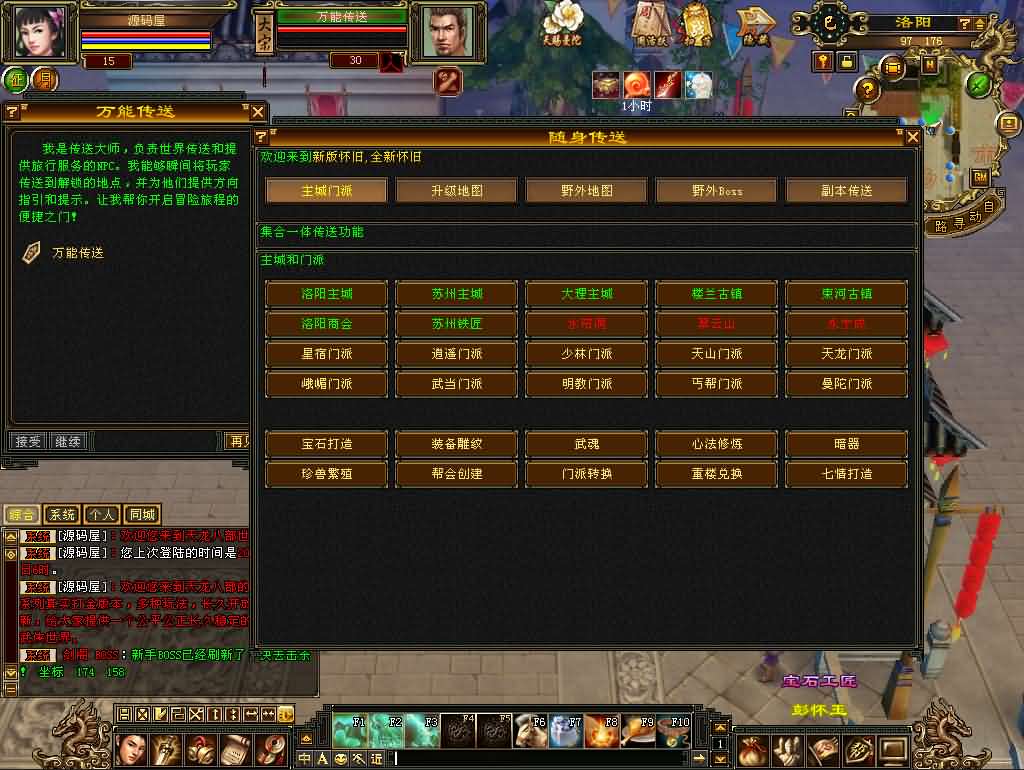Viewport: 1024px width, 770px height.
Task: Click the 帮会创建 button
Action: (456, 474)
